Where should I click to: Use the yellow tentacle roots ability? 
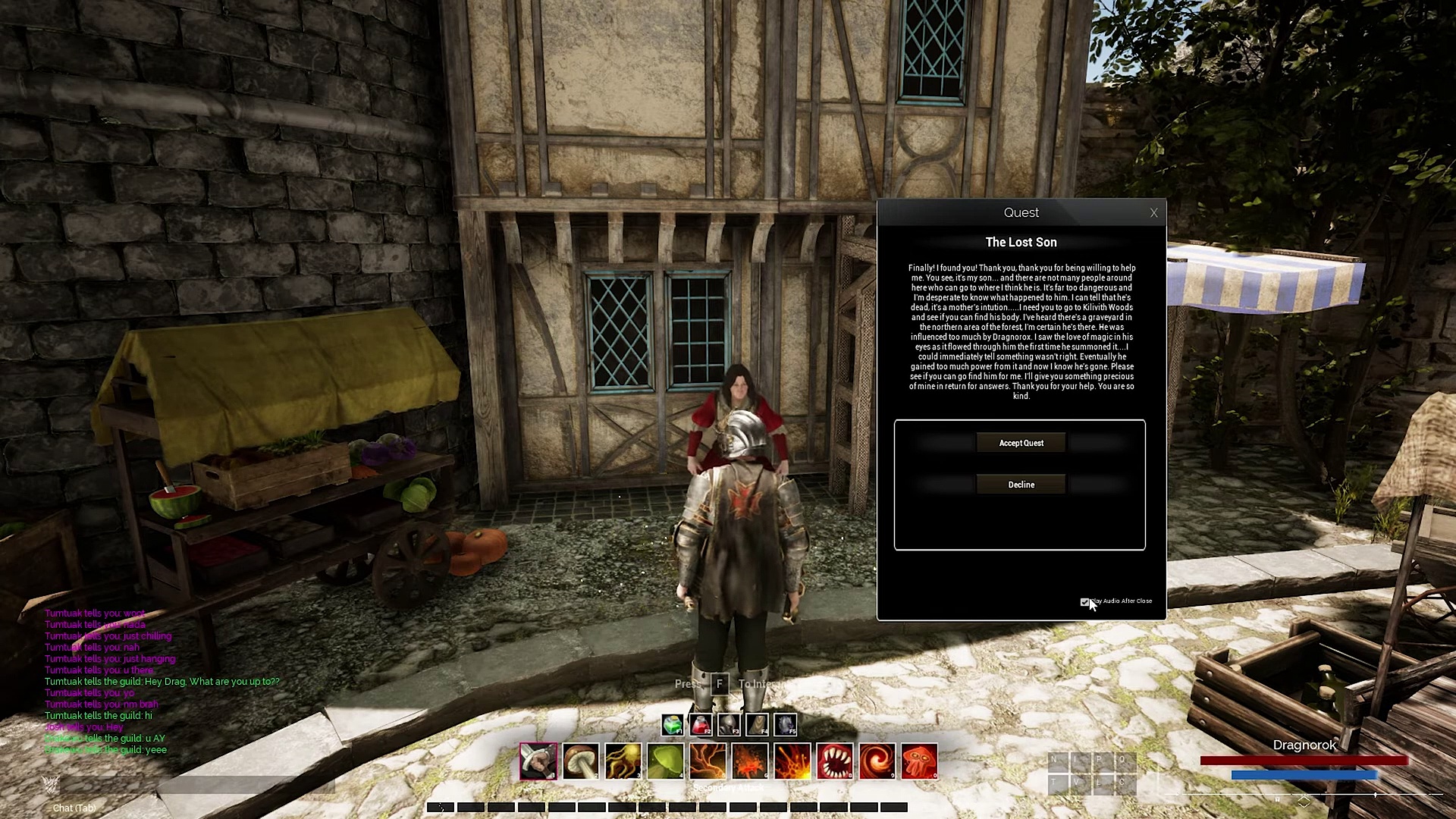623,761
